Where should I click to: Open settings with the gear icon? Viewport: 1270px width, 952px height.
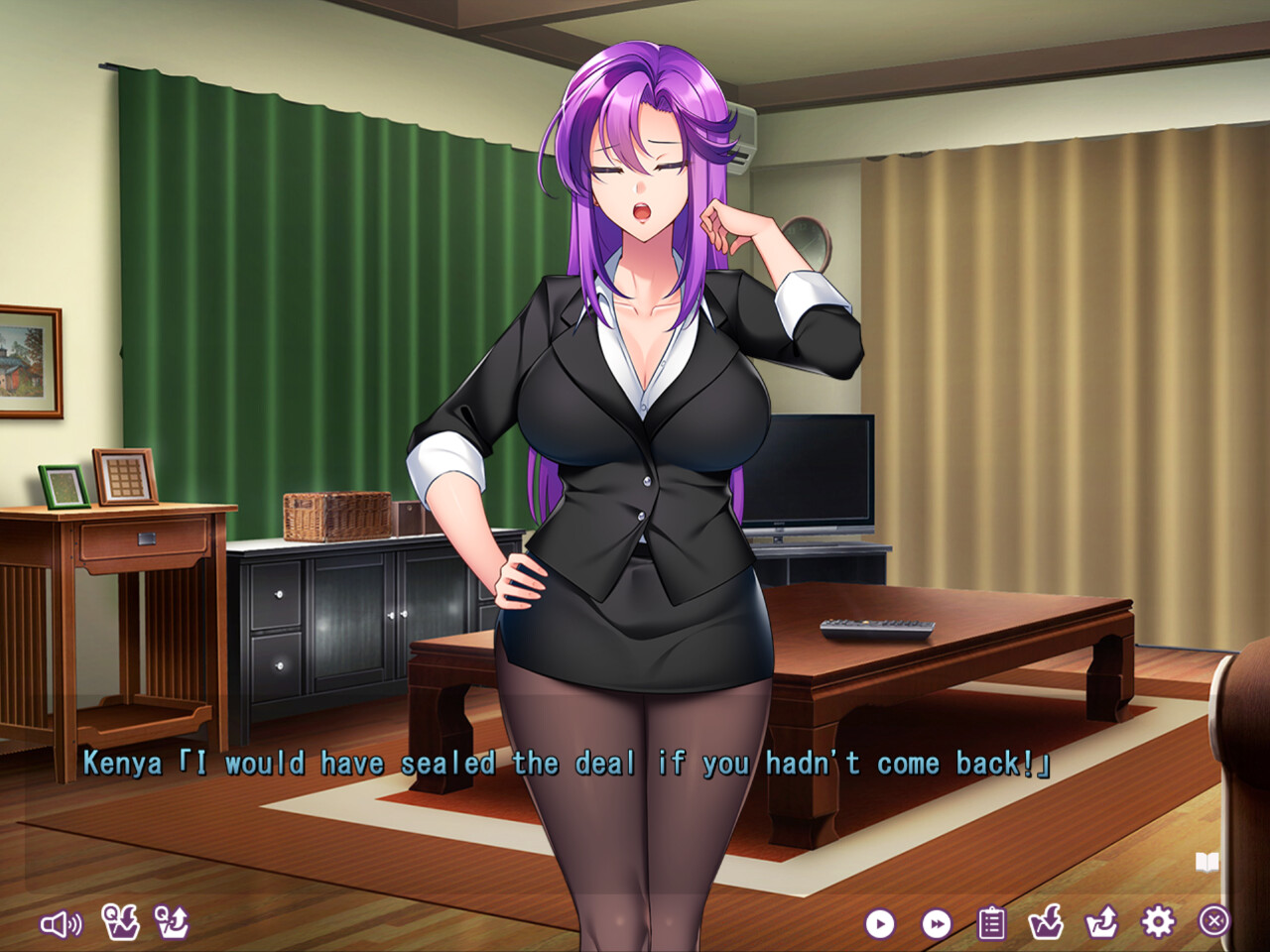point(1157,922)
